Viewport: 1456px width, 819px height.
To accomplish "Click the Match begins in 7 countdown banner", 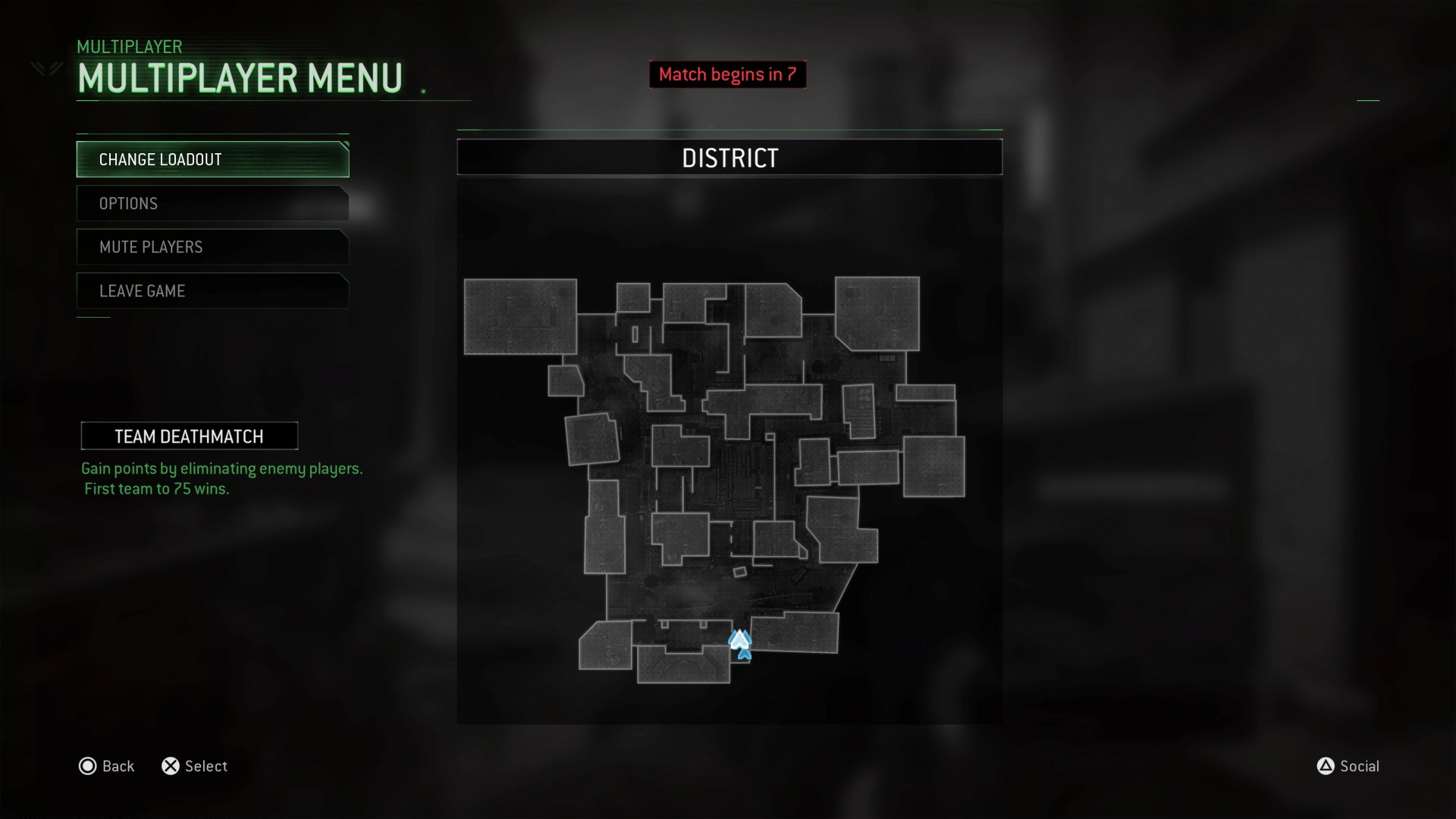I will tap(727, 74).
